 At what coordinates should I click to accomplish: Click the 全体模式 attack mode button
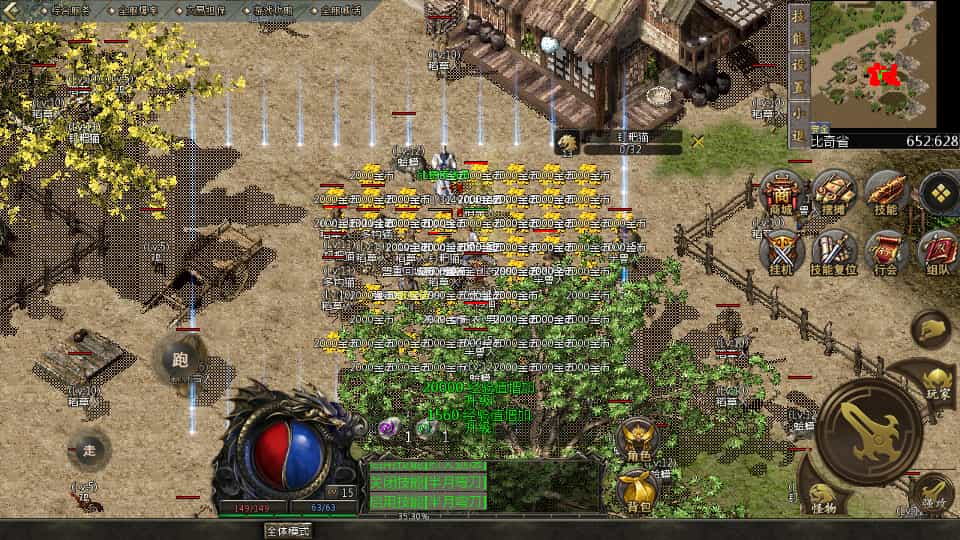tap(288, 531)
